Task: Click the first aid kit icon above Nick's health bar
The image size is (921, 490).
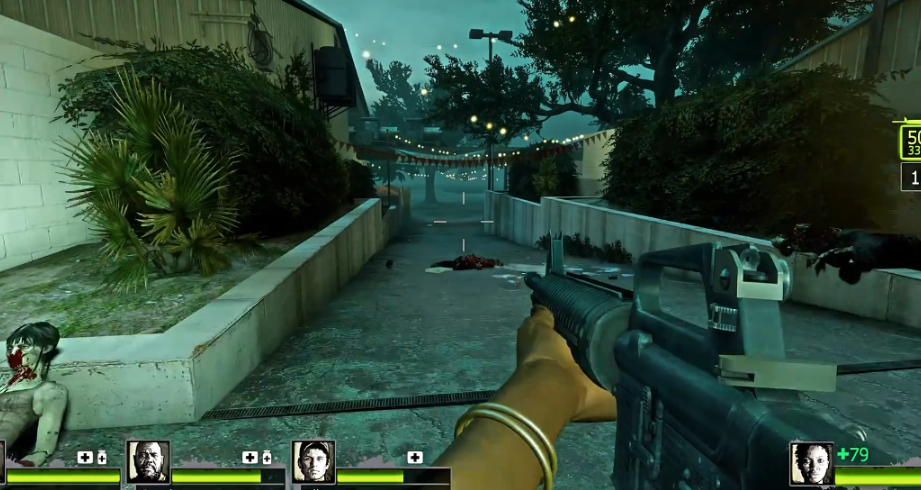Action: coord(414,457)
